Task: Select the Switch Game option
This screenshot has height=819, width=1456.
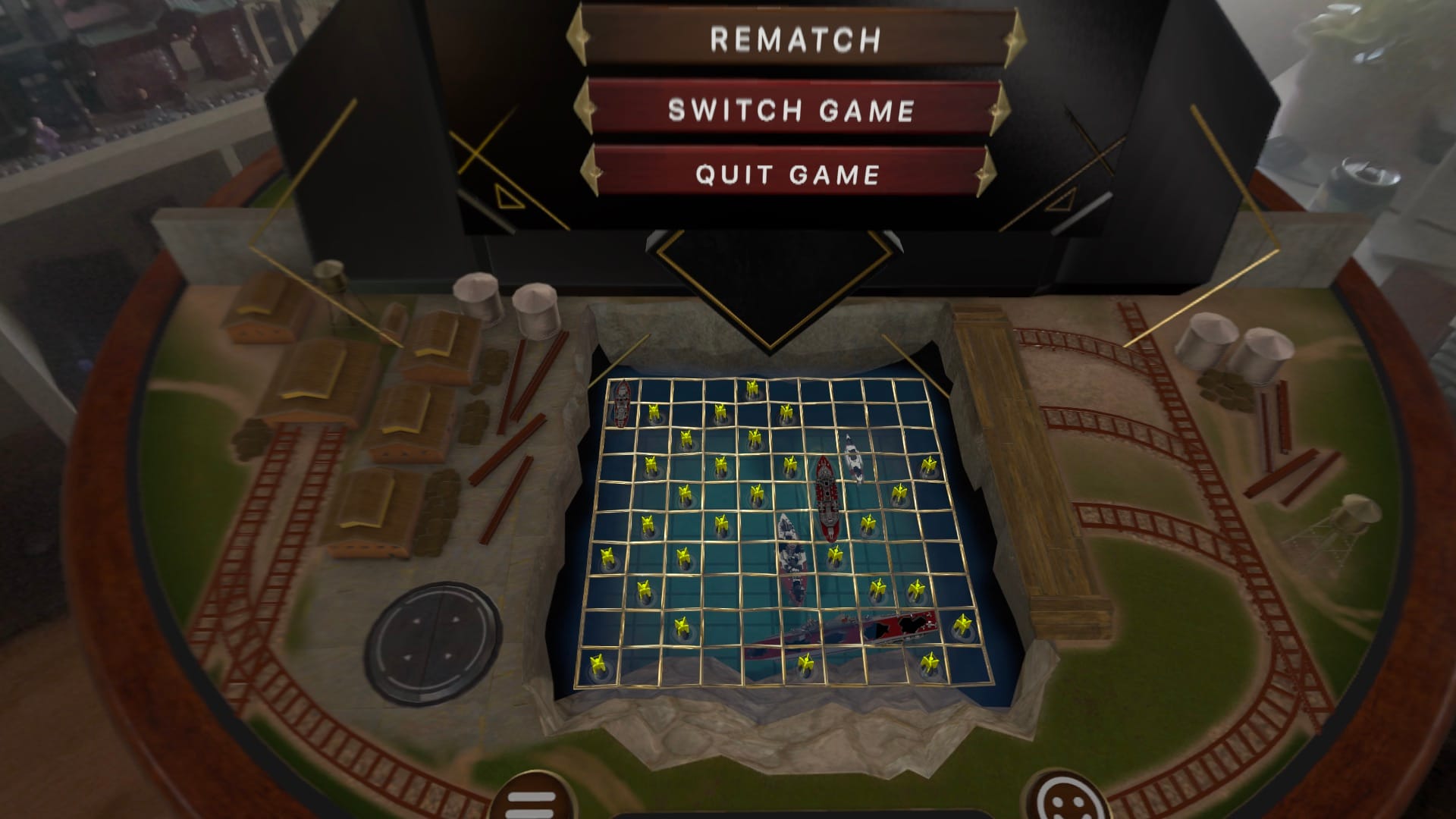Action: coord(791,110)
